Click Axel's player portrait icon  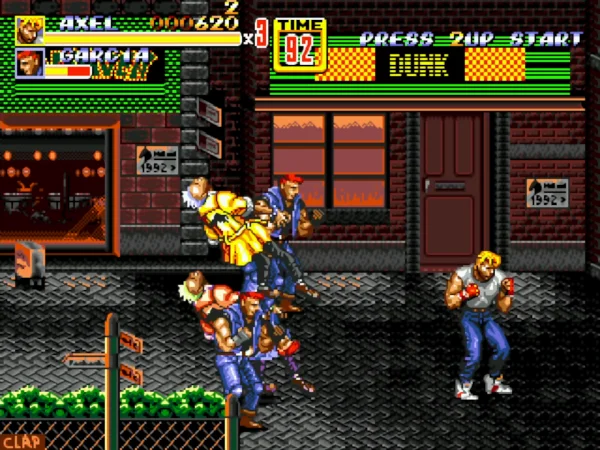point(29,29)
